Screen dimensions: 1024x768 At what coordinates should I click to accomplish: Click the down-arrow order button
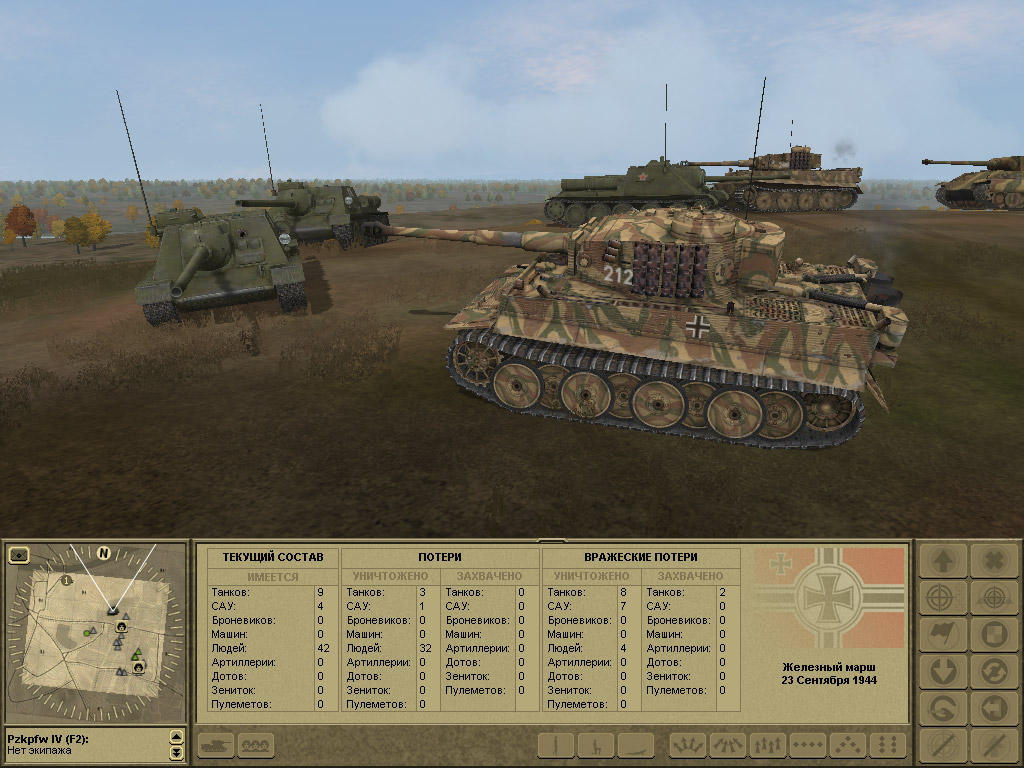pos(942,671)
